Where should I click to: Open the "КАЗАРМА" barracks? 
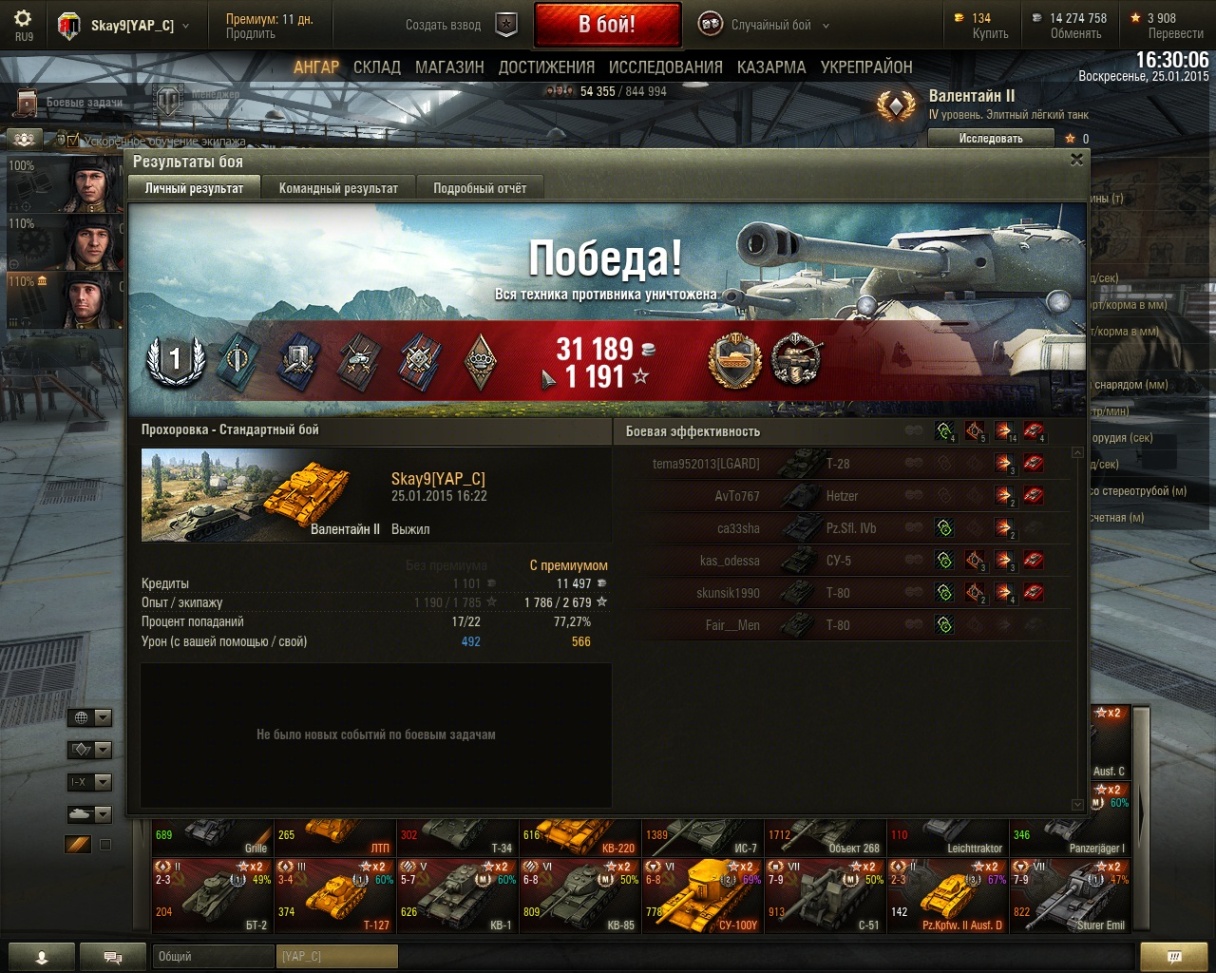[771, 67]
